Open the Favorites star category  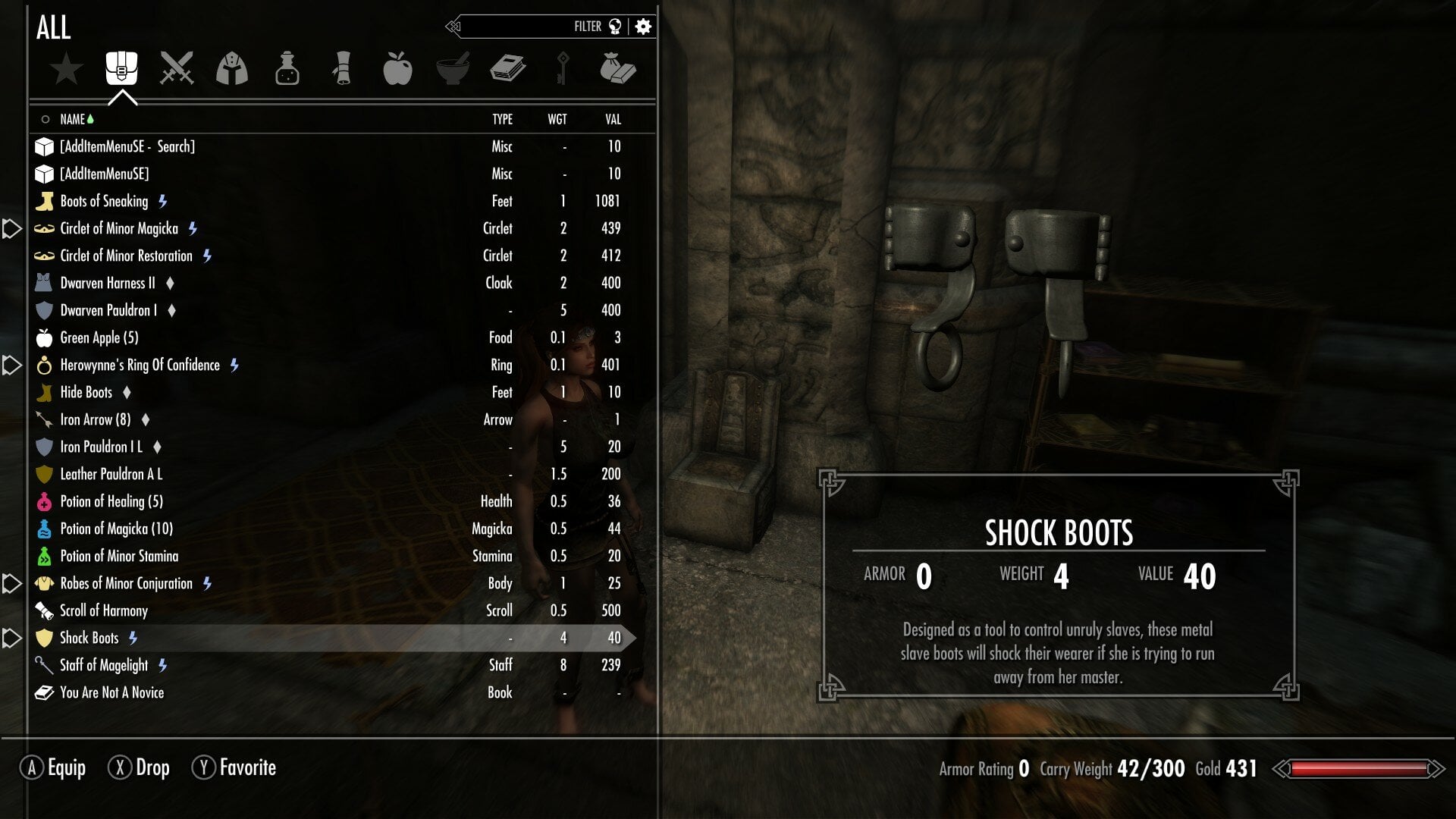coord(67,69)
